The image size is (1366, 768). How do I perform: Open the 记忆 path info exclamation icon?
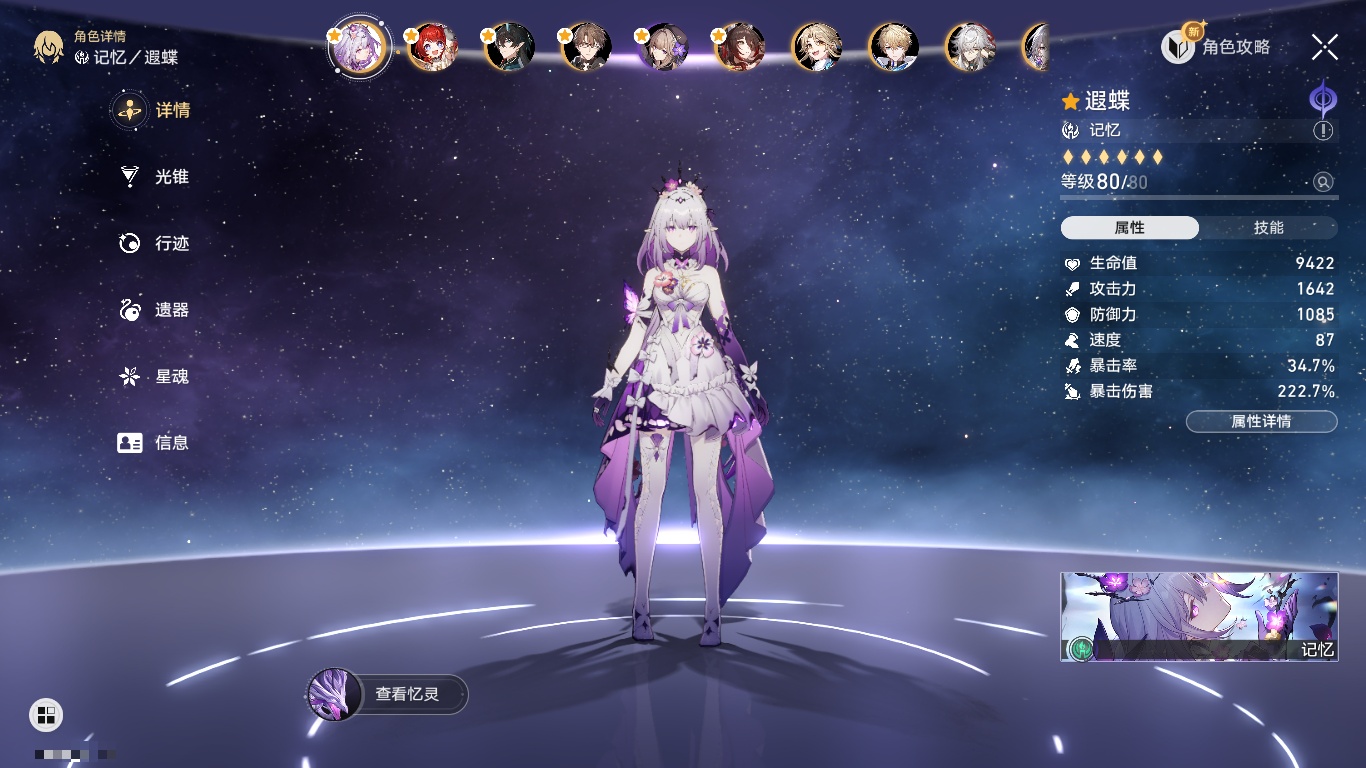point(1323,131)
